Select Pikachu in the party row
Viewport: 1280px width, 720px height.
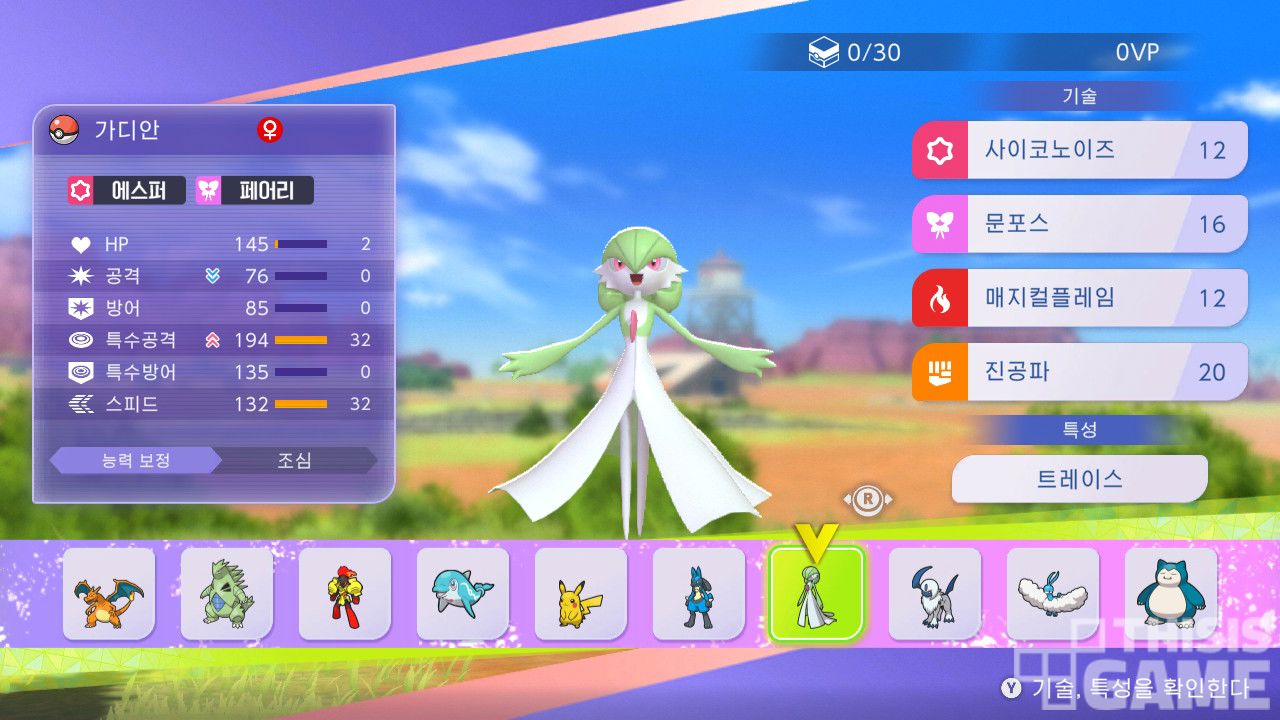(581, 594)
